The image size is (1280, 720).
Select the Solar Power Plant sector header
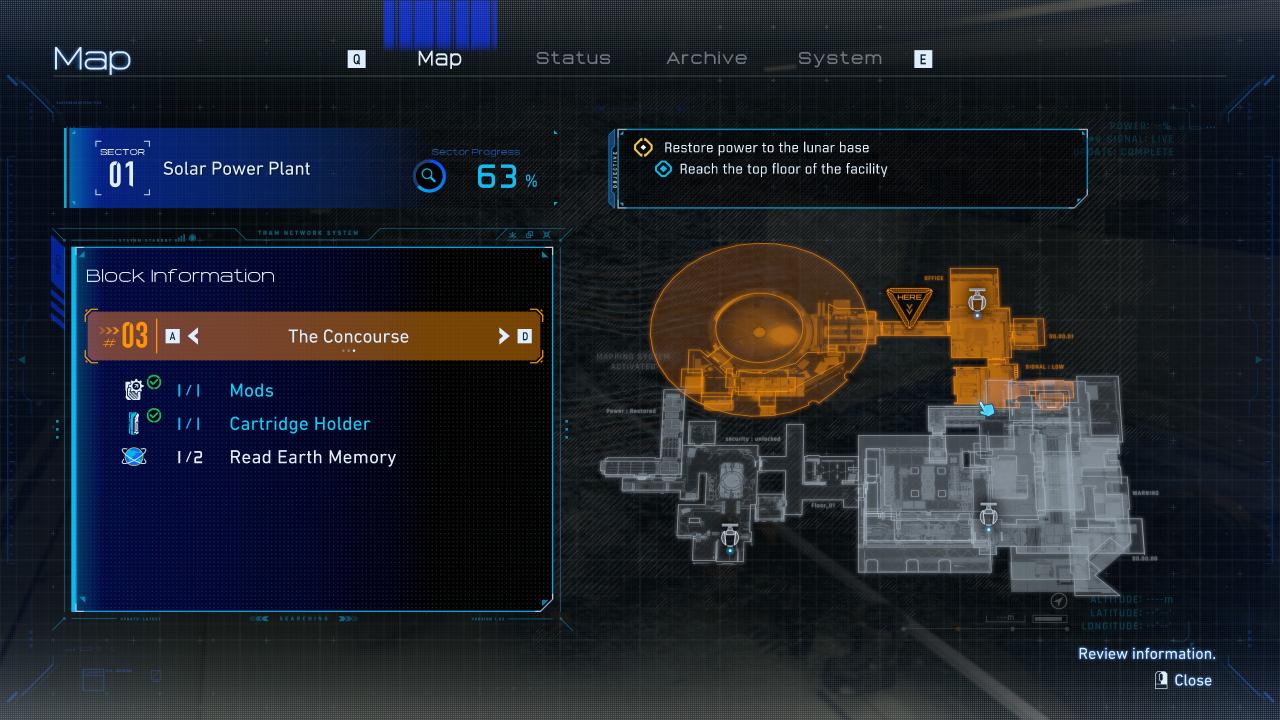point(236,169)
